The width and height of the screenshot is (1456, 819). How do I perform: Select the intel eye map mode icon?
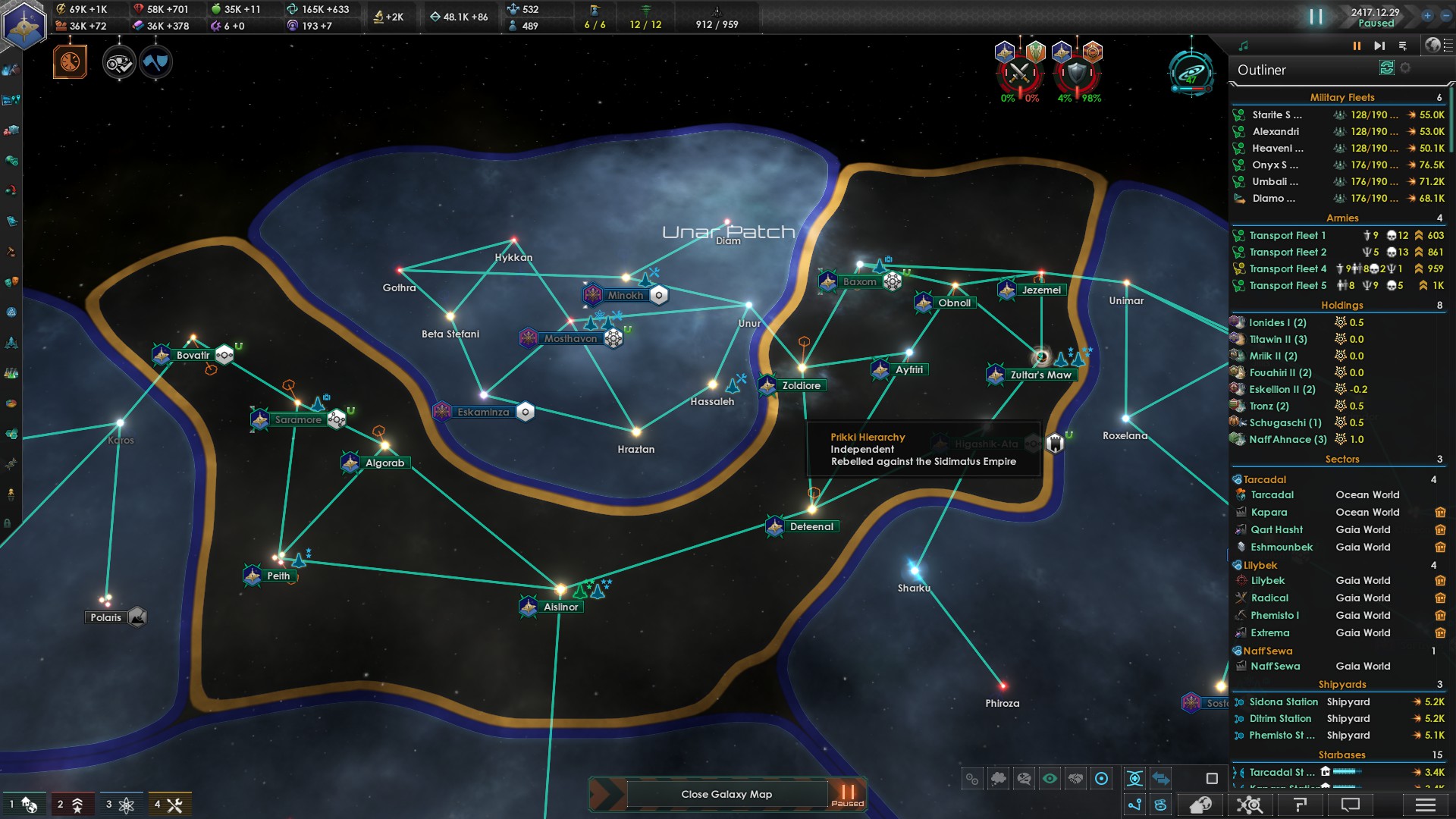[x=1048, y=777]
